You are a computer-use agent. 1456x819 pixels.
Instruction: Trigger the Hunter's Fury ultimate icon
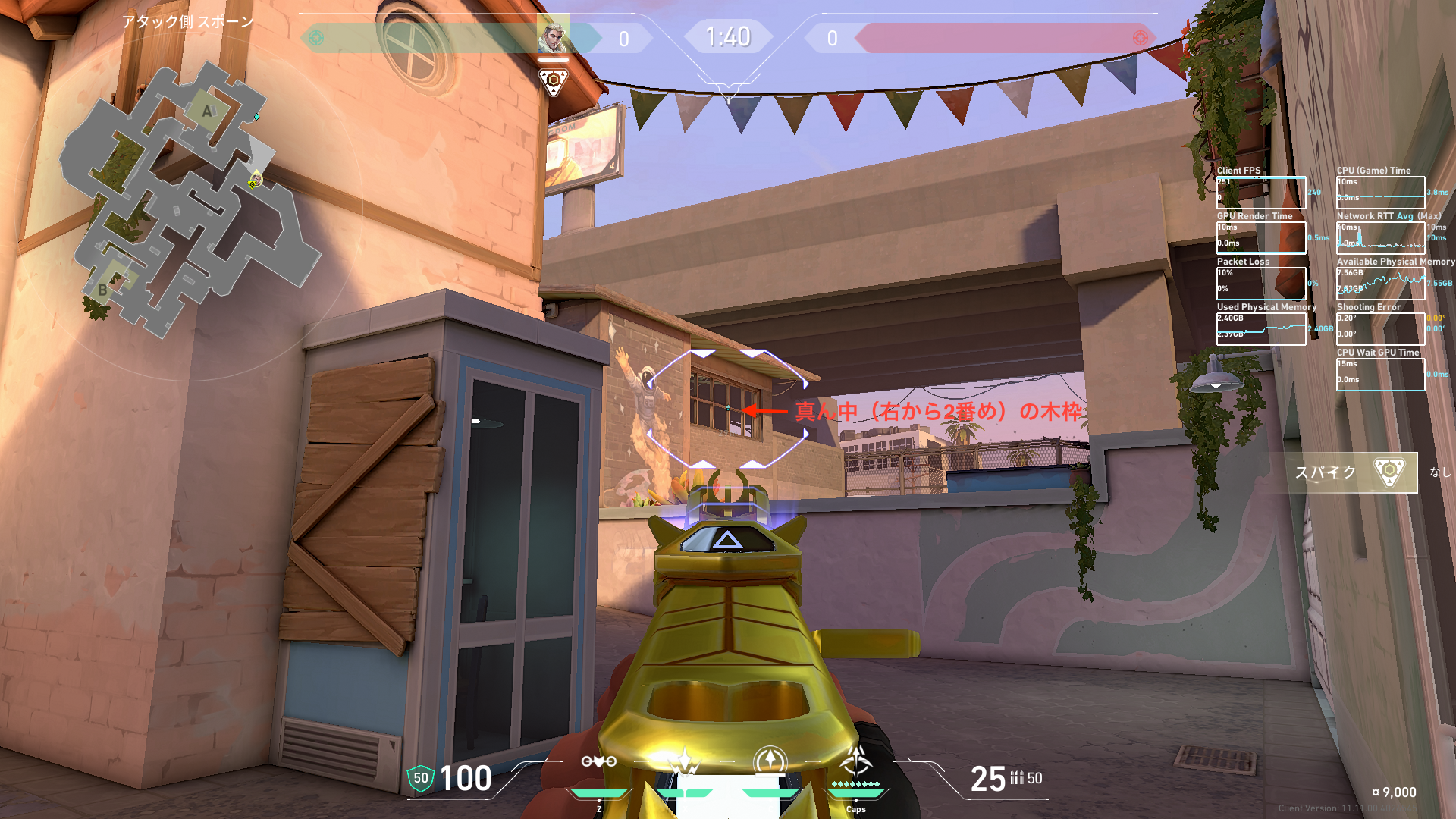(x=856, y=761)
